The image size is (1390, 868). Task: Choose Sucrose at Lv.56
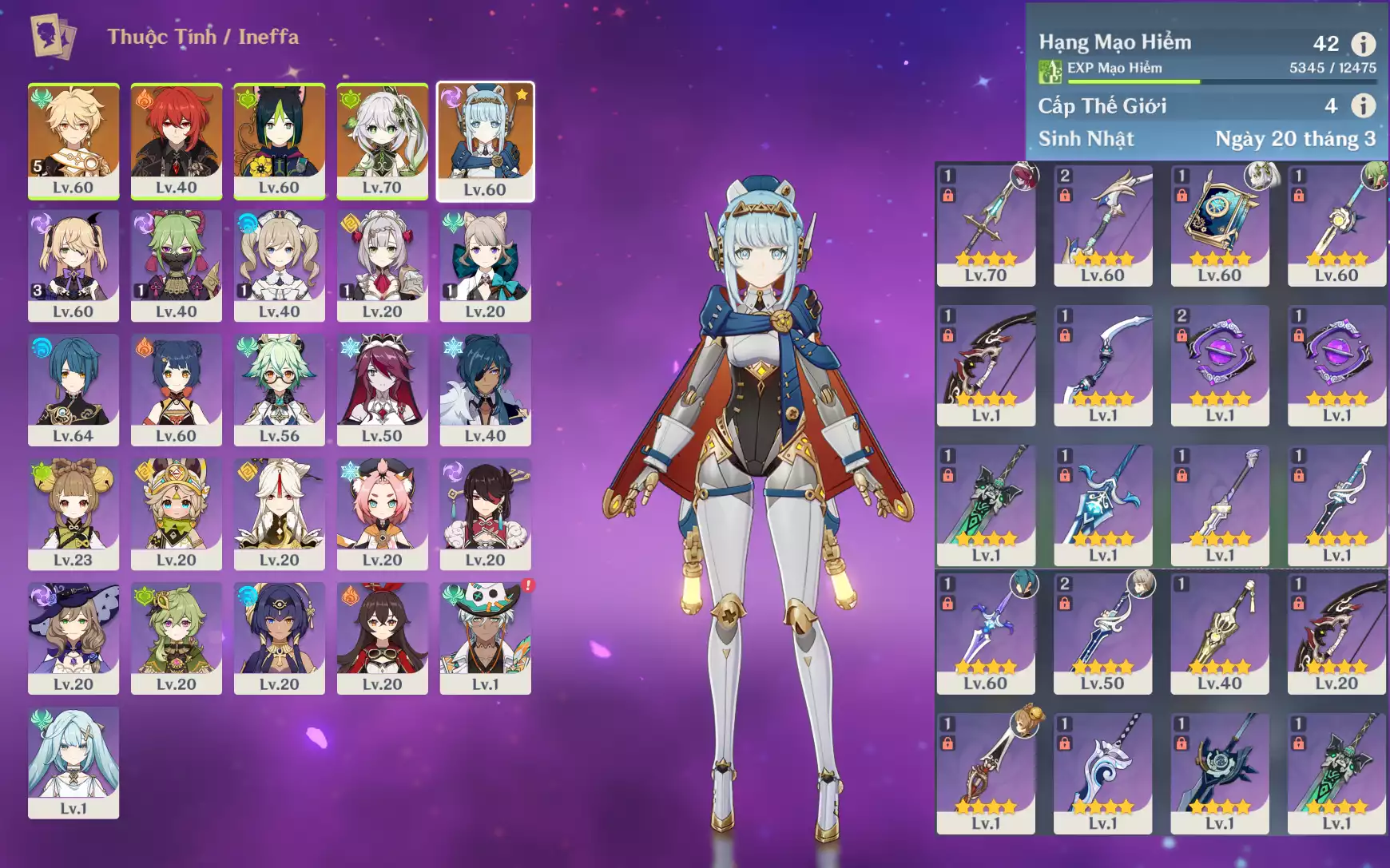[x=279, y=389]
